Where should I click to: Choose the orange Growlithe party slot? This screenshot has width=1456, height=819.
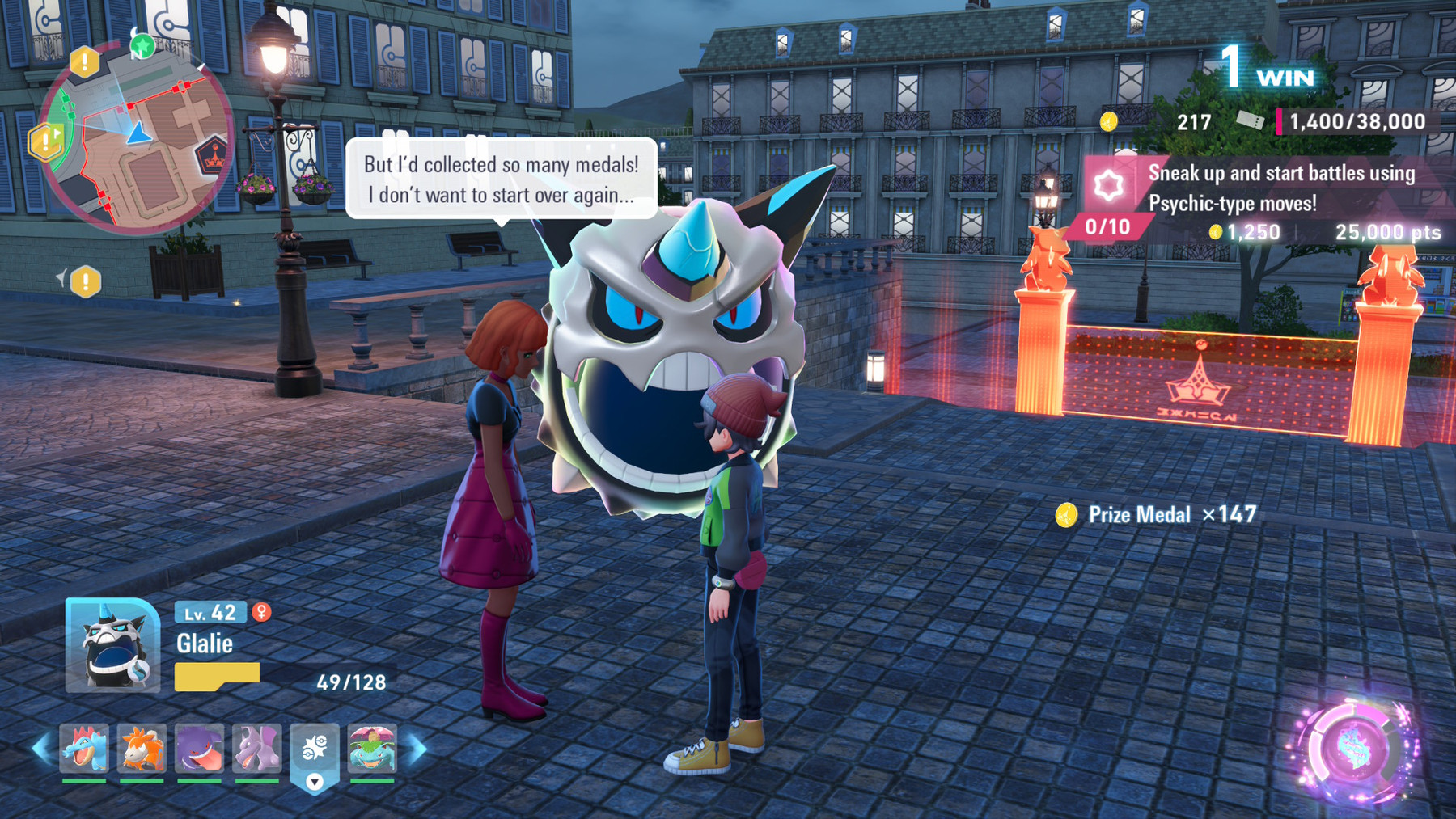(x=142, y=749)
